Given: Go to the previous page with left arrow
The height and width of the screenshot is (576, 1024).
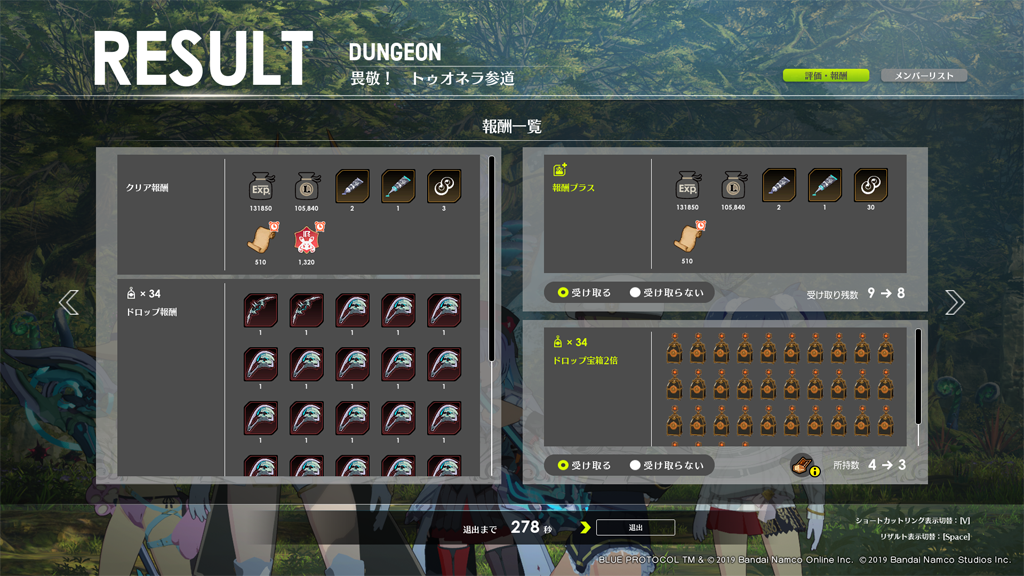Looking at the screenshot, I should [69, 302].
